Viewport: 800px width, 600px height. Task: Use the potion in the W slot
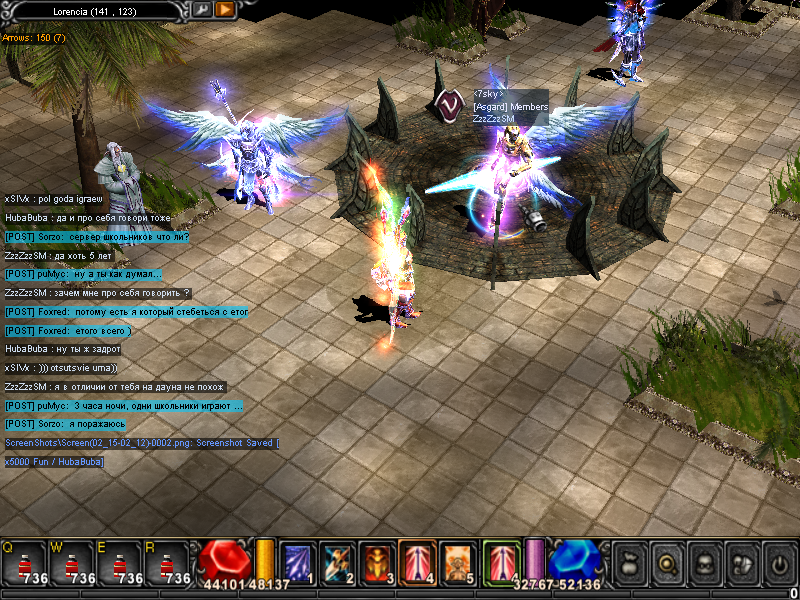tap(72, 562)
